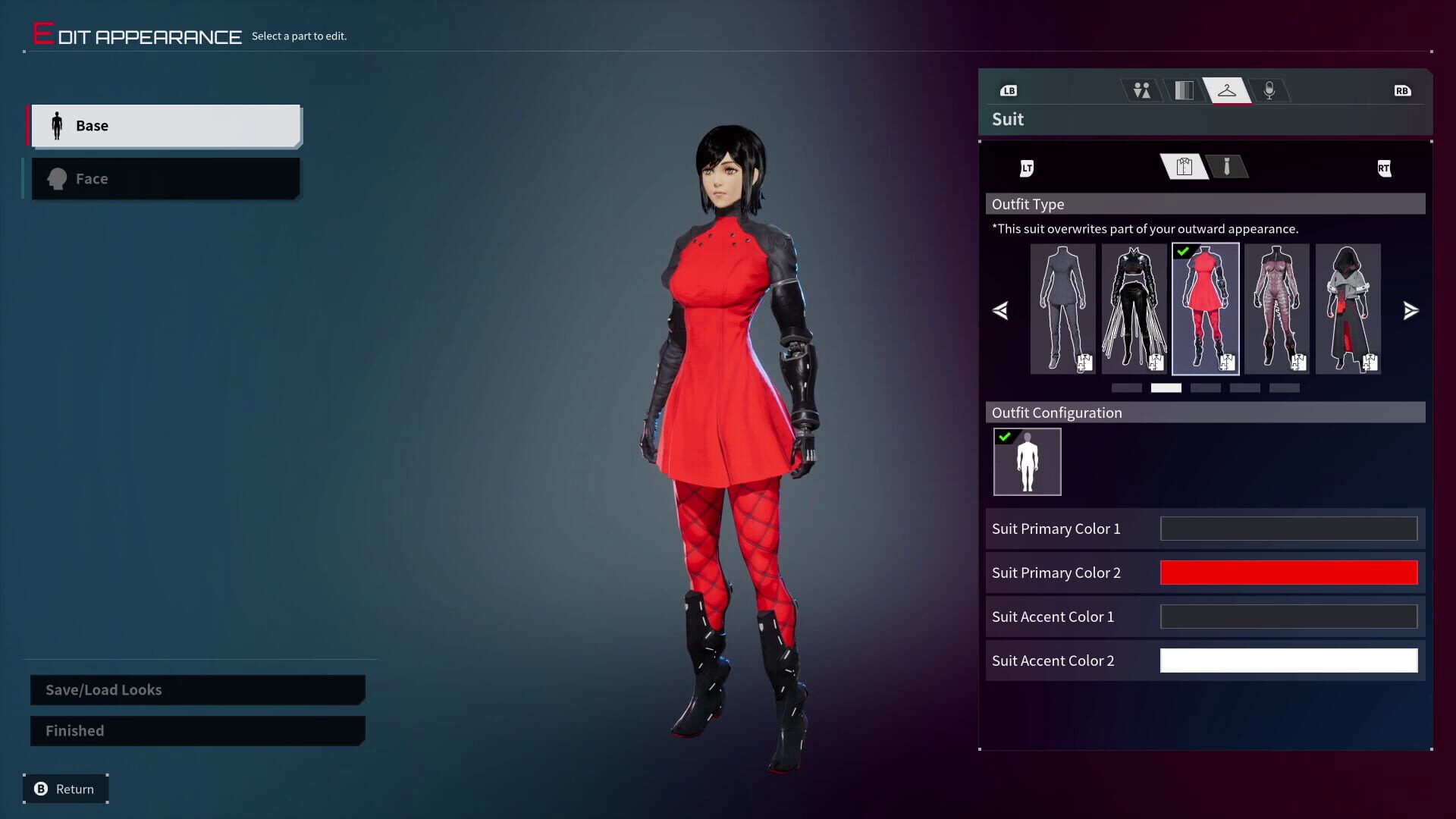1456x819 pixels.
Task: Select the skin color palette icon tab
Action: (1183, 89)
